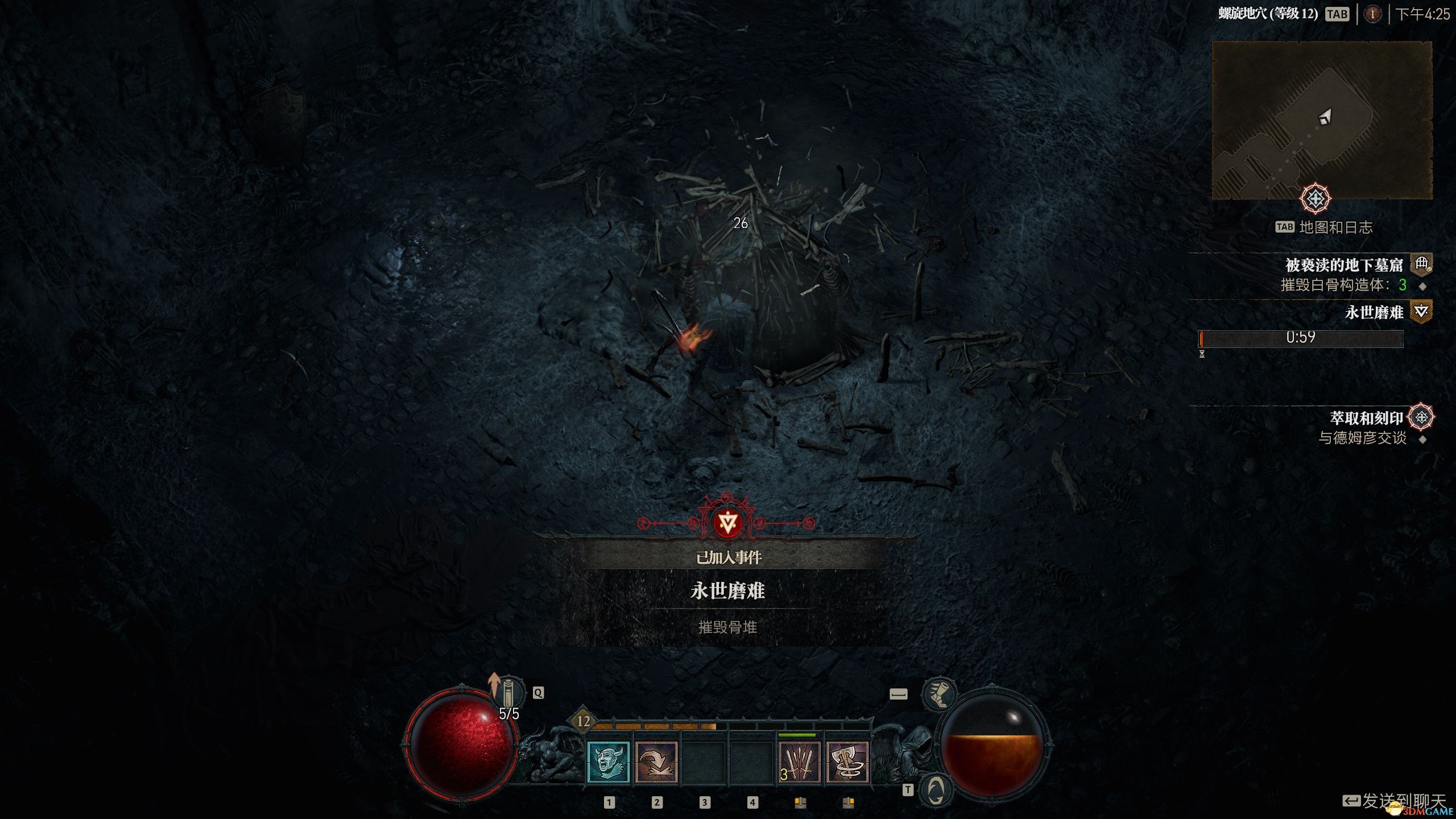The image size is (1456, 819).
Task: Use the curved arrow ground stomp skill
Action: [x=656, y=763]
